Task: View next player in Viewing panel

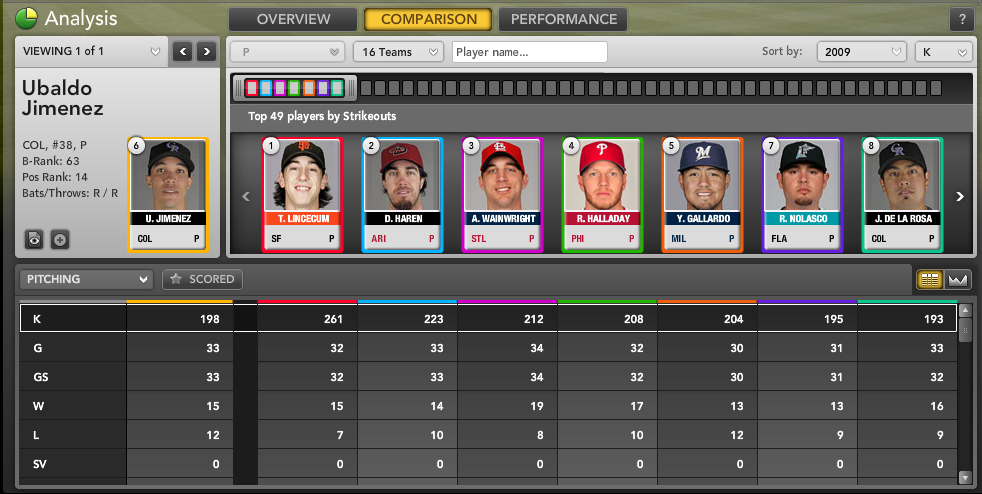Action: coord(206,51)
